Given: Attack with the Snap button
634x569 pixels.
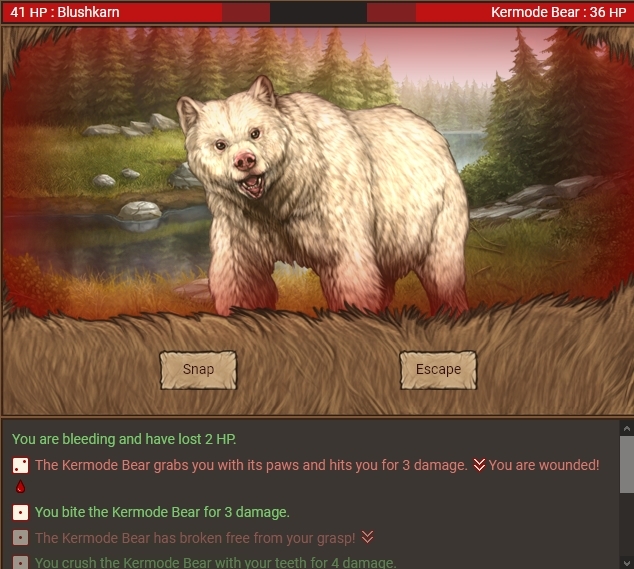Looking at the screenshot, I should point(198,369).
